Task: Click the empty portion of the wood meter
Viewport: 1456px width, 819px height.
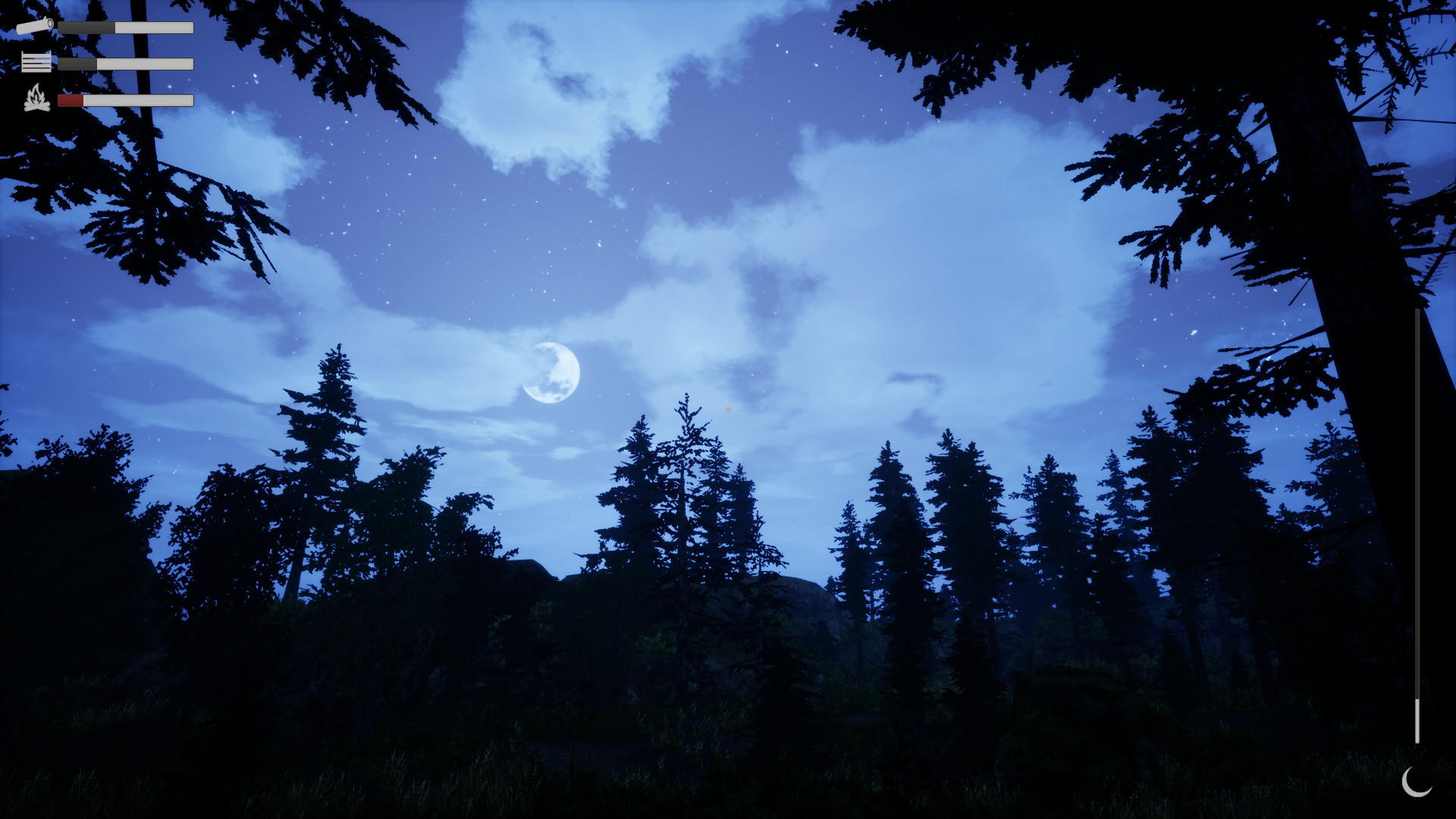Action: click(x=144, y=64)
